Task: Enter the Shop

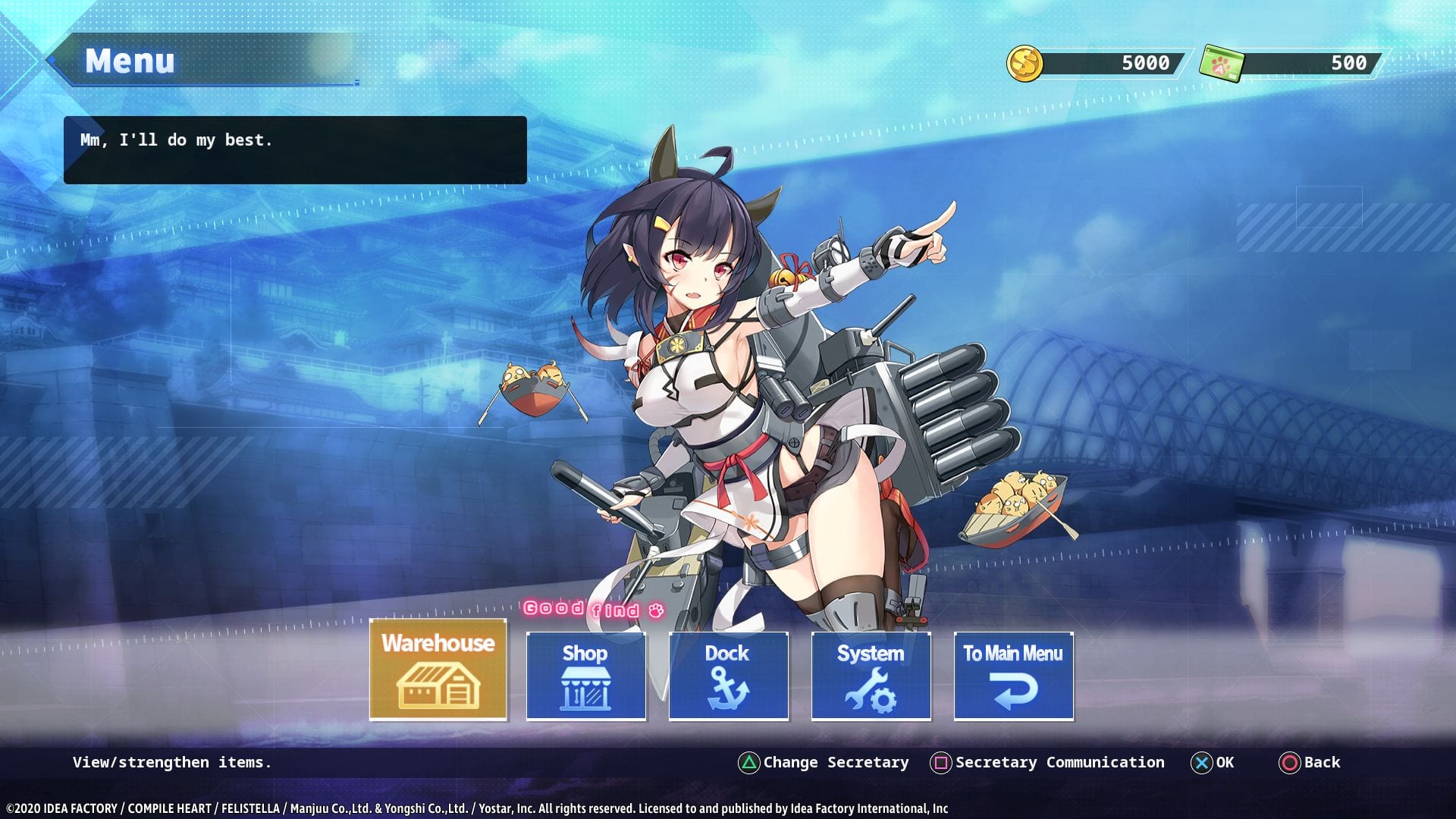Action: coord(585,676)
